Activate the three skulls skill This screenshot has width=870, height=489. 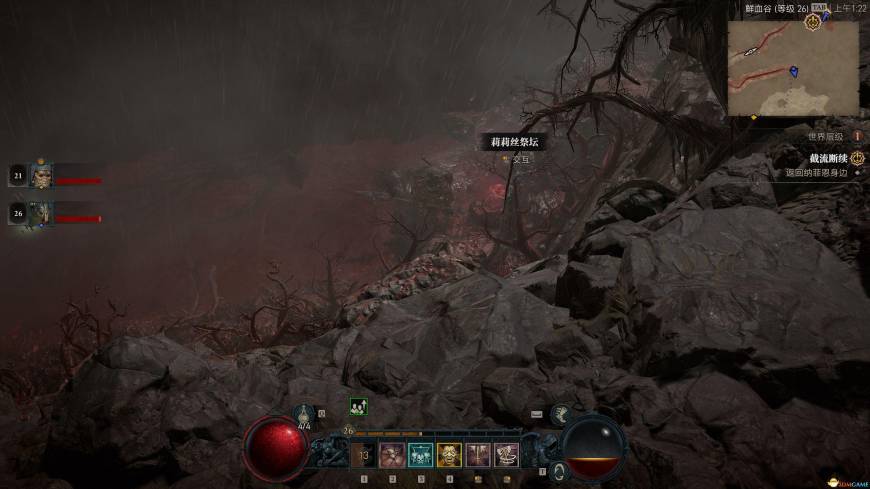pyautogui.click(x=421, y=456)
